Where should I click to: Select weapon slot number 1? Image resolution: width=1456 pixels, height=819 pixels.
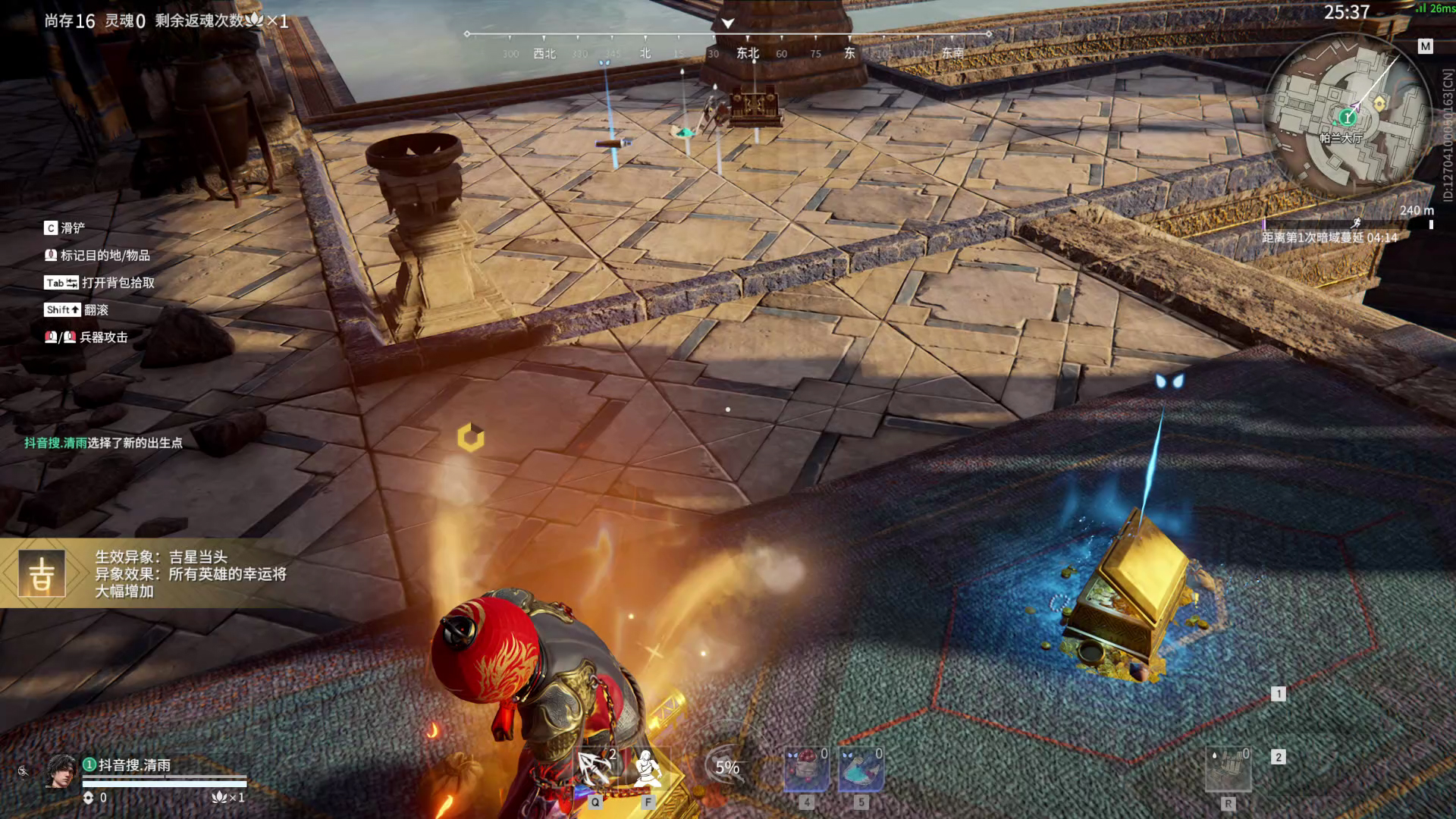tap(1279, 694)
